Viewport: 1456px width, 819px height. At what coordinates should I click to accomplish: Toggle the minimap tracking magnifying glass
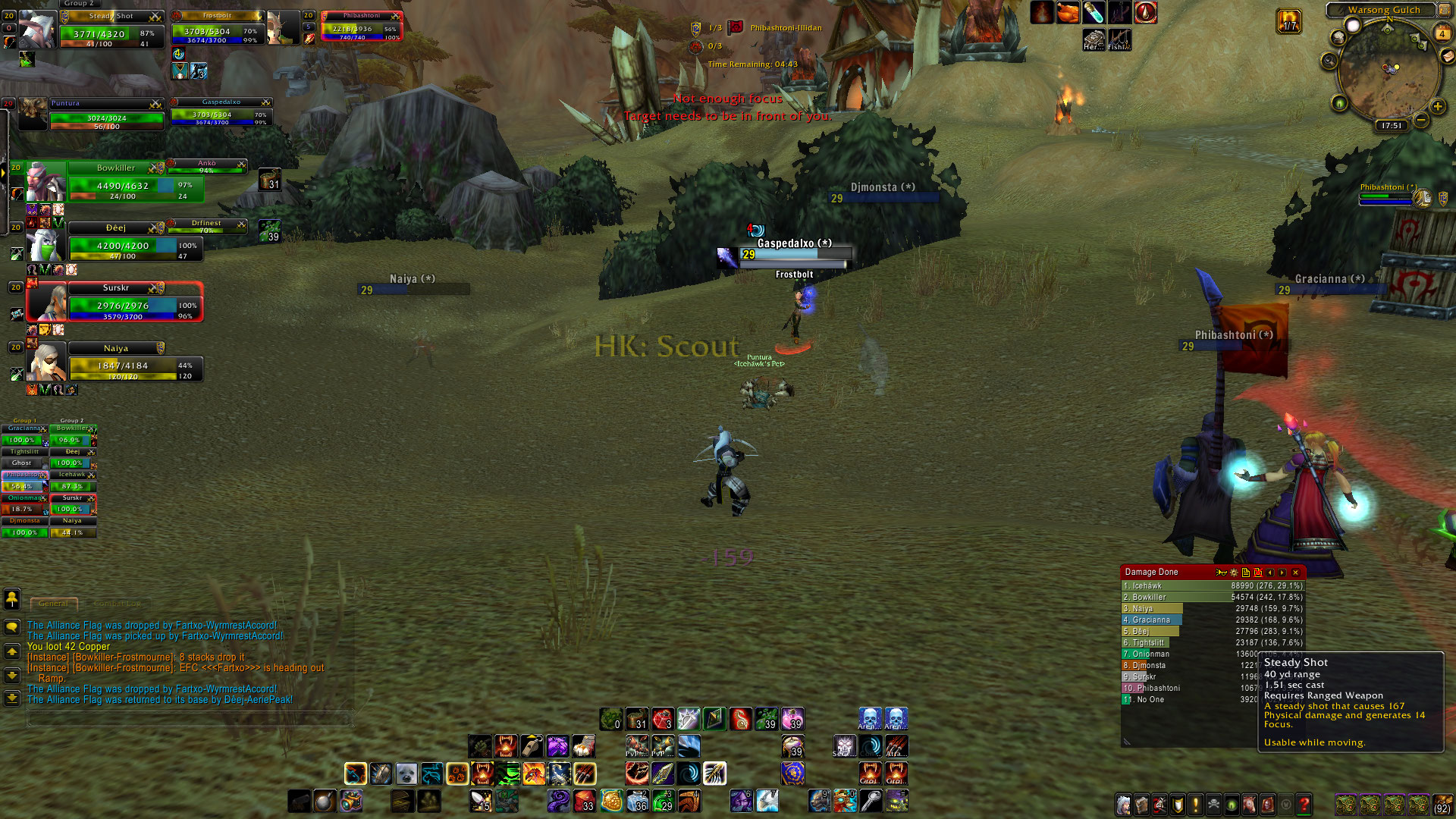coord(1329,61)
